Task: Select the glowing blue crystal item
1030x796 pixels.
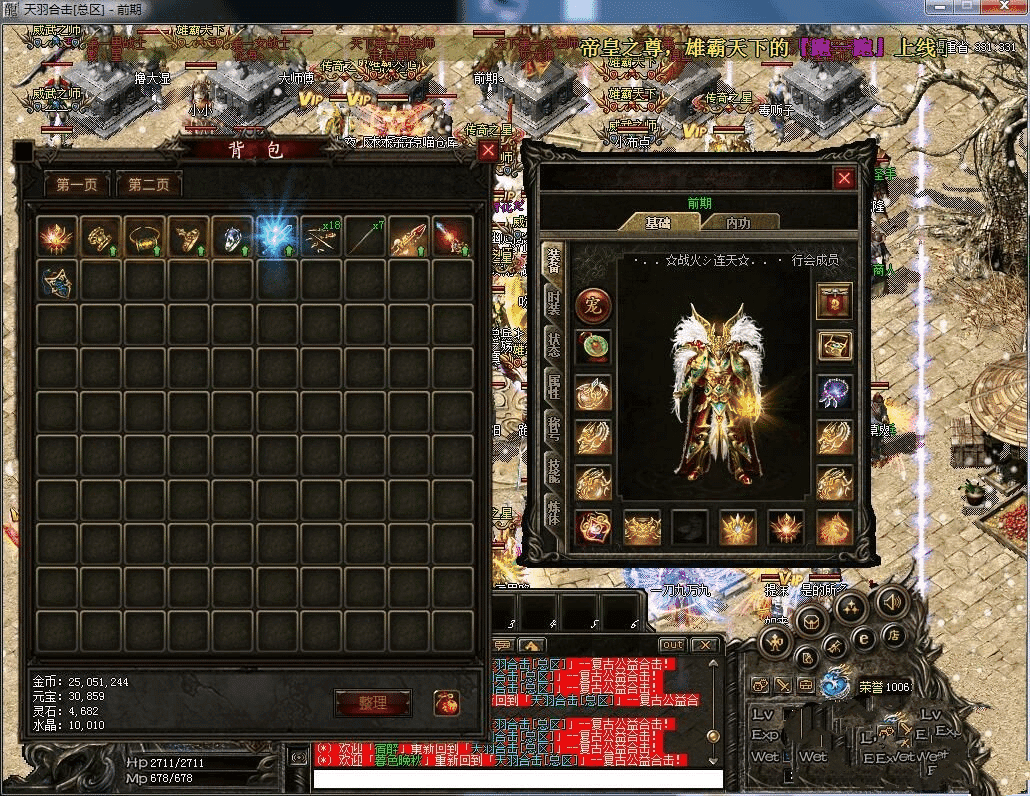Action: pyautogui.click(x=275, y=237)
